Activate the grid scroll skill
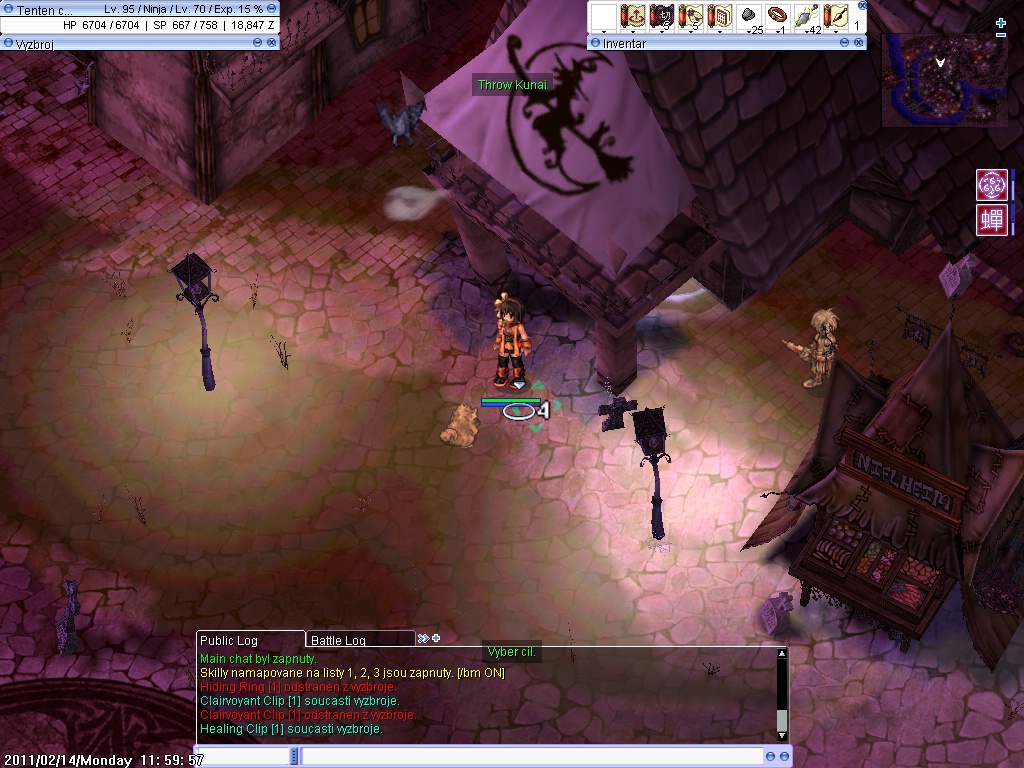This screenshot has height=768, width=1024. pos(719,17)
